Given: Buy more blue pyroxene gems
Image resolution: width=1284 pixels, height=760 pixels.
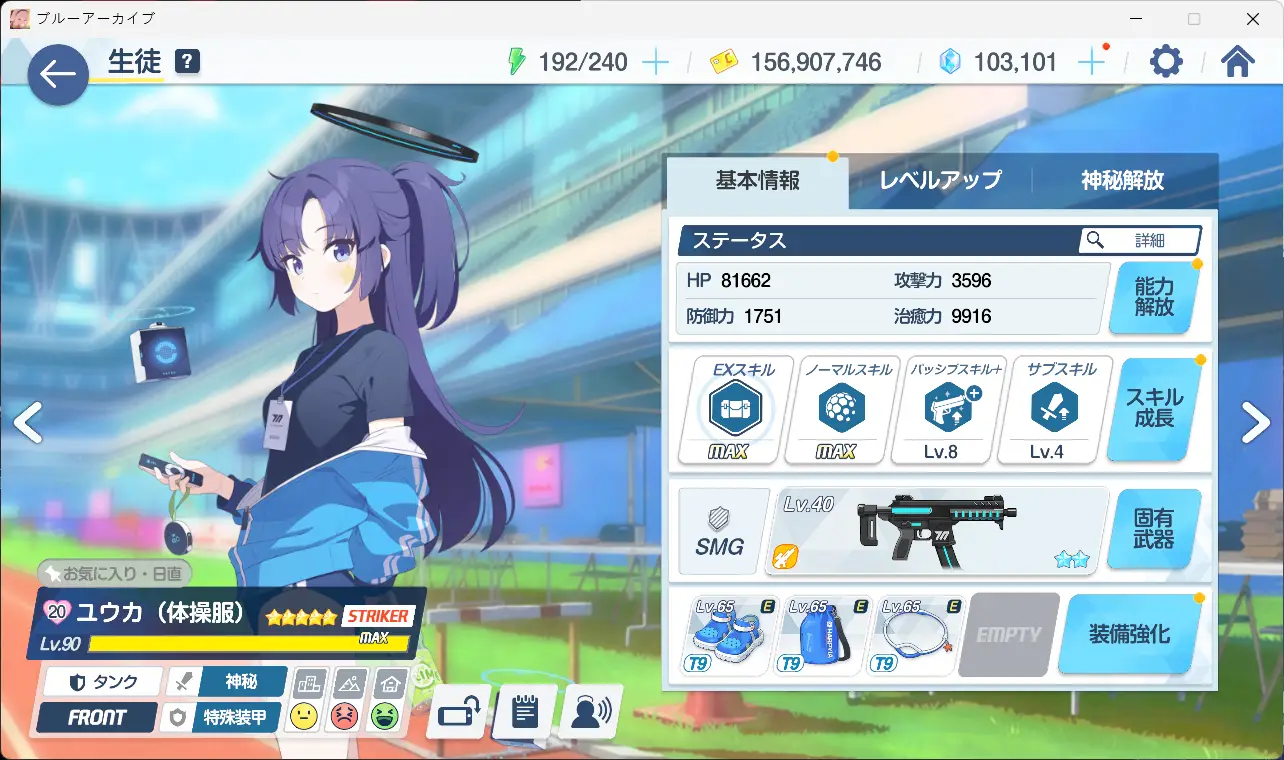Looking at the screenshot, I should [1091, 62].
